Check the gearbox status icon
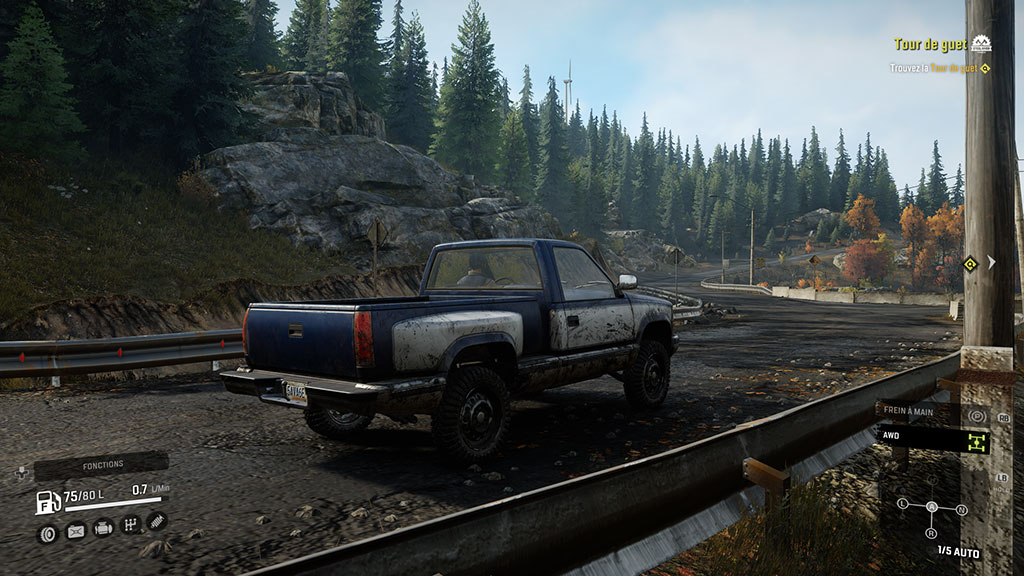This screenshot has height=576, width=1024. [x=130, y=524]
